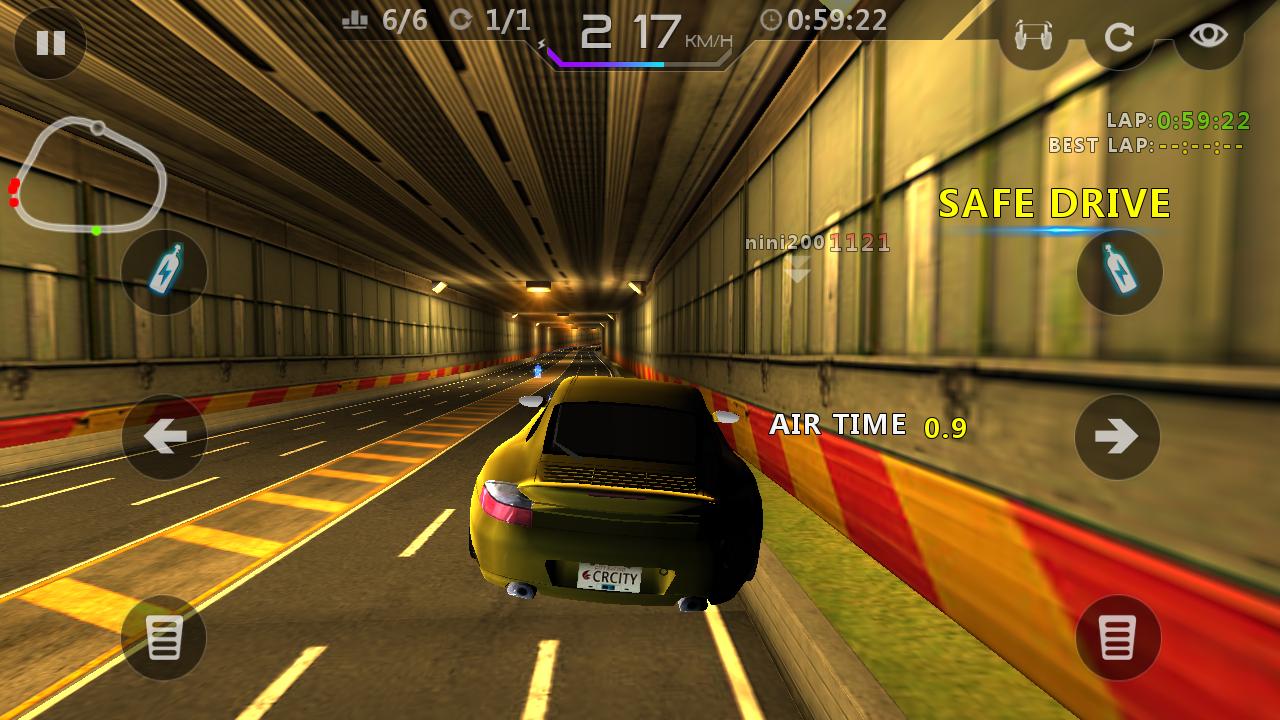This screenshot has width=1280, height=720.
Task: Steer left with the left arrow control
Action: pos(163,436)
